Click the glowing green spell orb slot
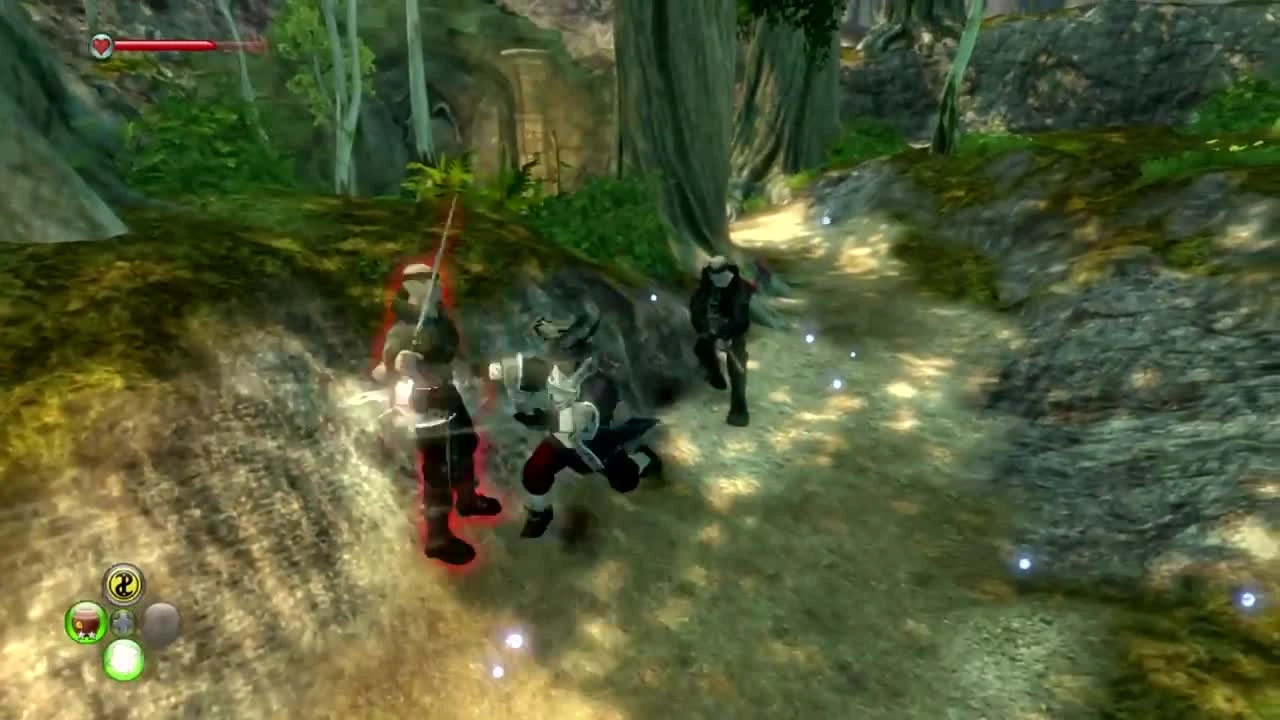The image size is (1280, 720). pos(123,661)
